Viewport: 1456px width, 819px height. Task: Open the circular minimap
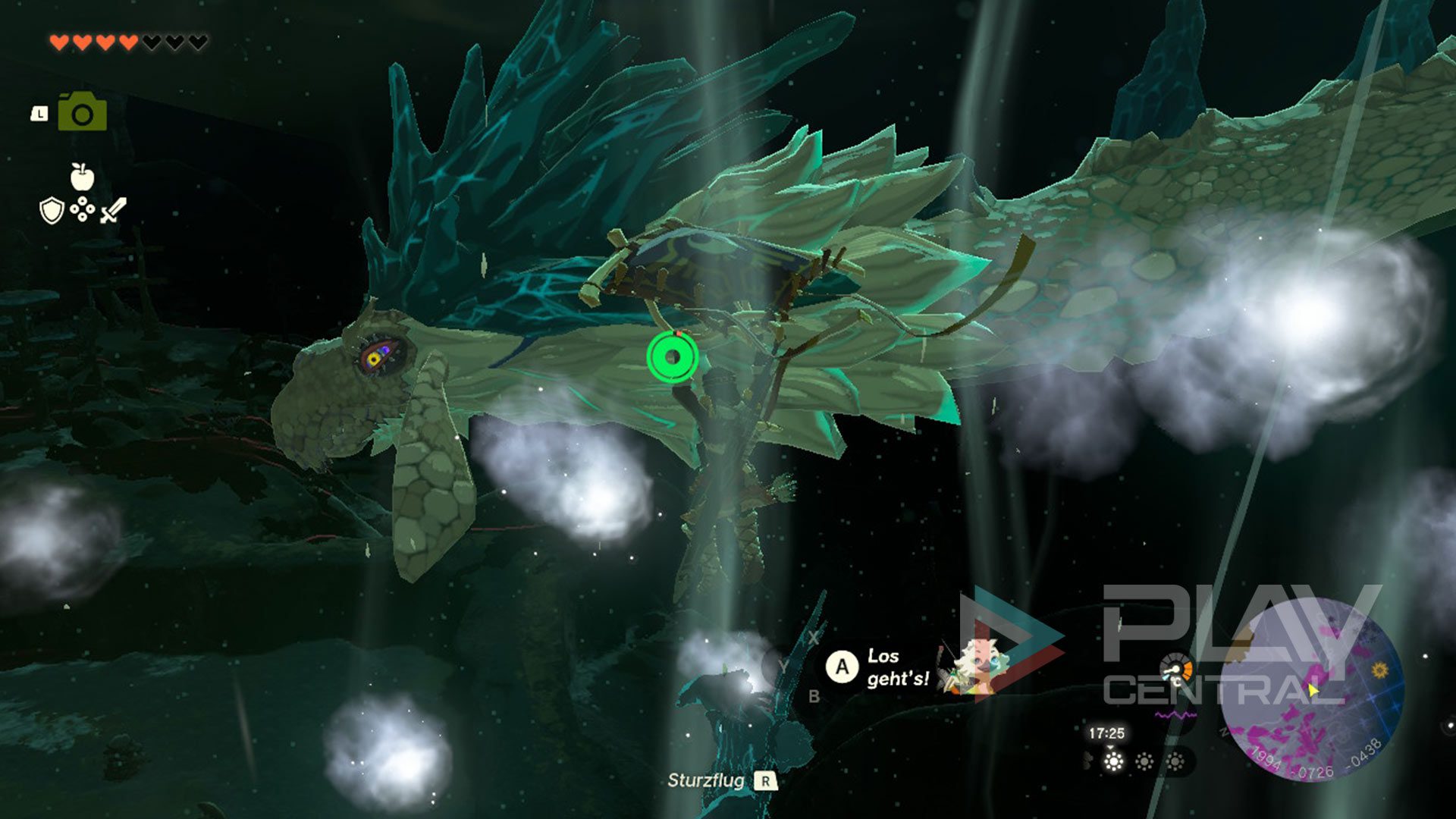click(x=1312, y=690)
